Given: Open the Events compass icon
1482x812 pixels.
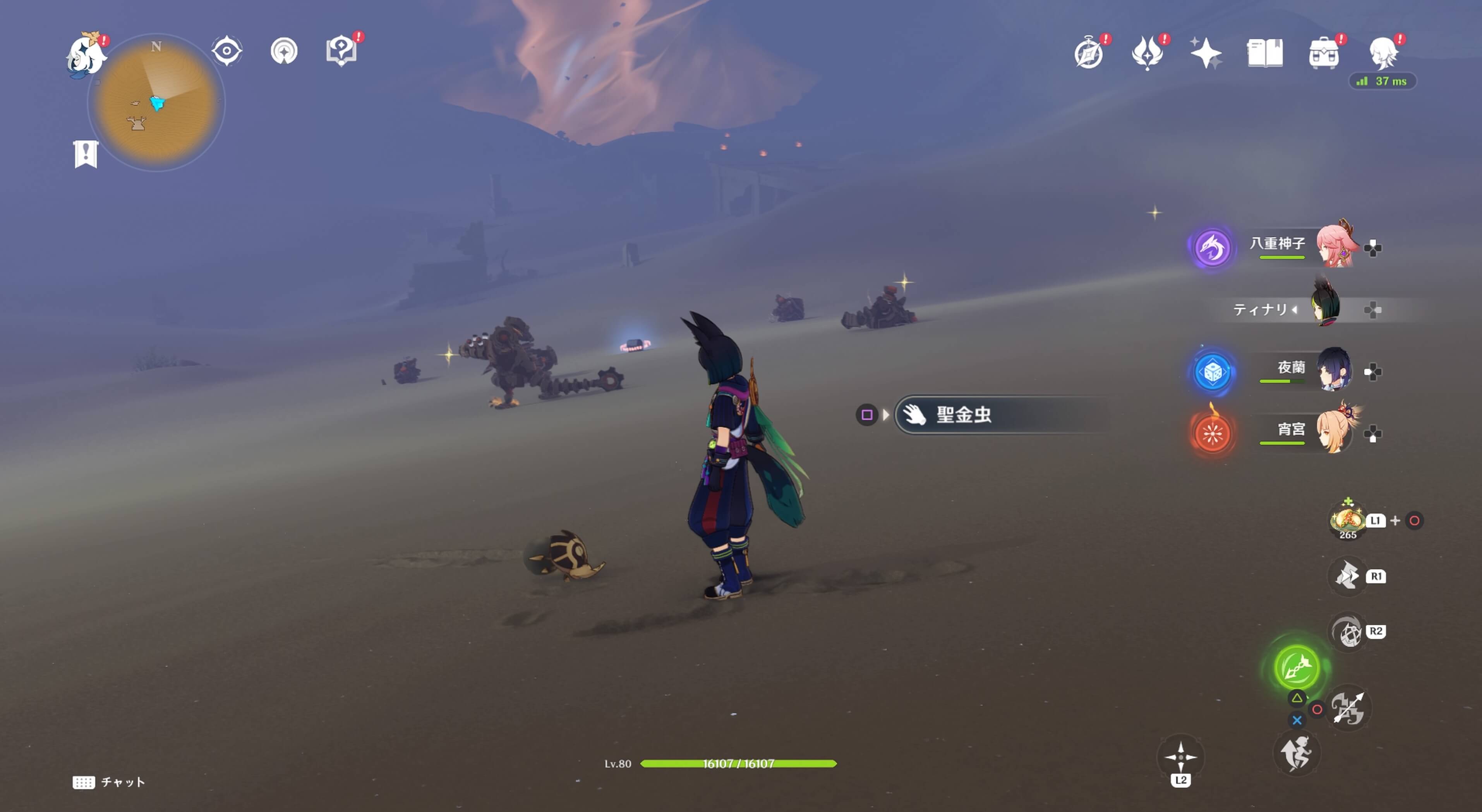Looking at the screenshot, I should [x=1089, y=52].
